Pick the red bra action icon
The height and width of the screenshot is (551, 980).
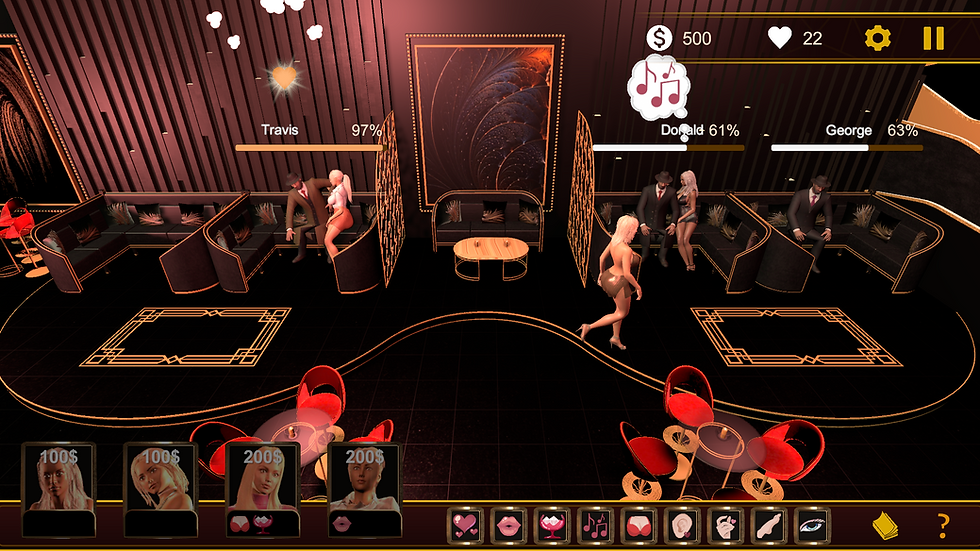[639, 524]
